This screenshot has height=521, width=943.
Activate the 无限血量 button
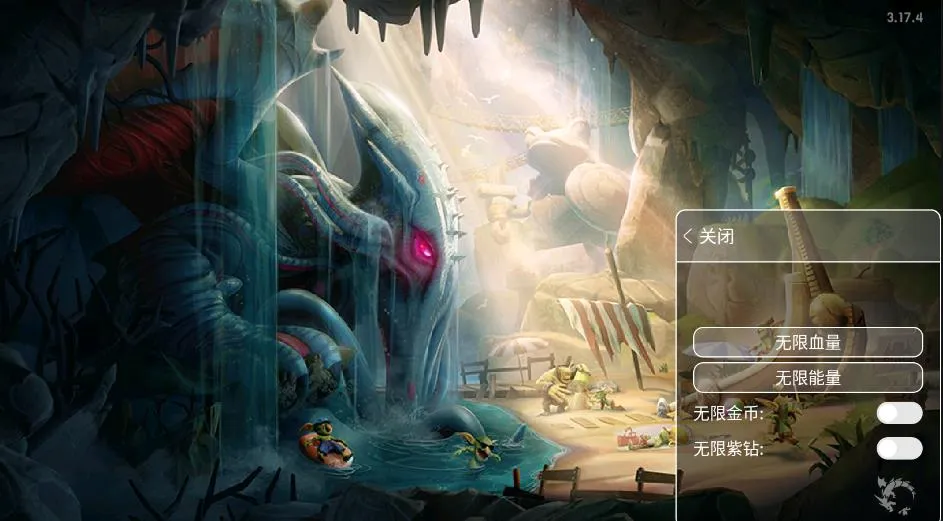click(x=808, y=342)
